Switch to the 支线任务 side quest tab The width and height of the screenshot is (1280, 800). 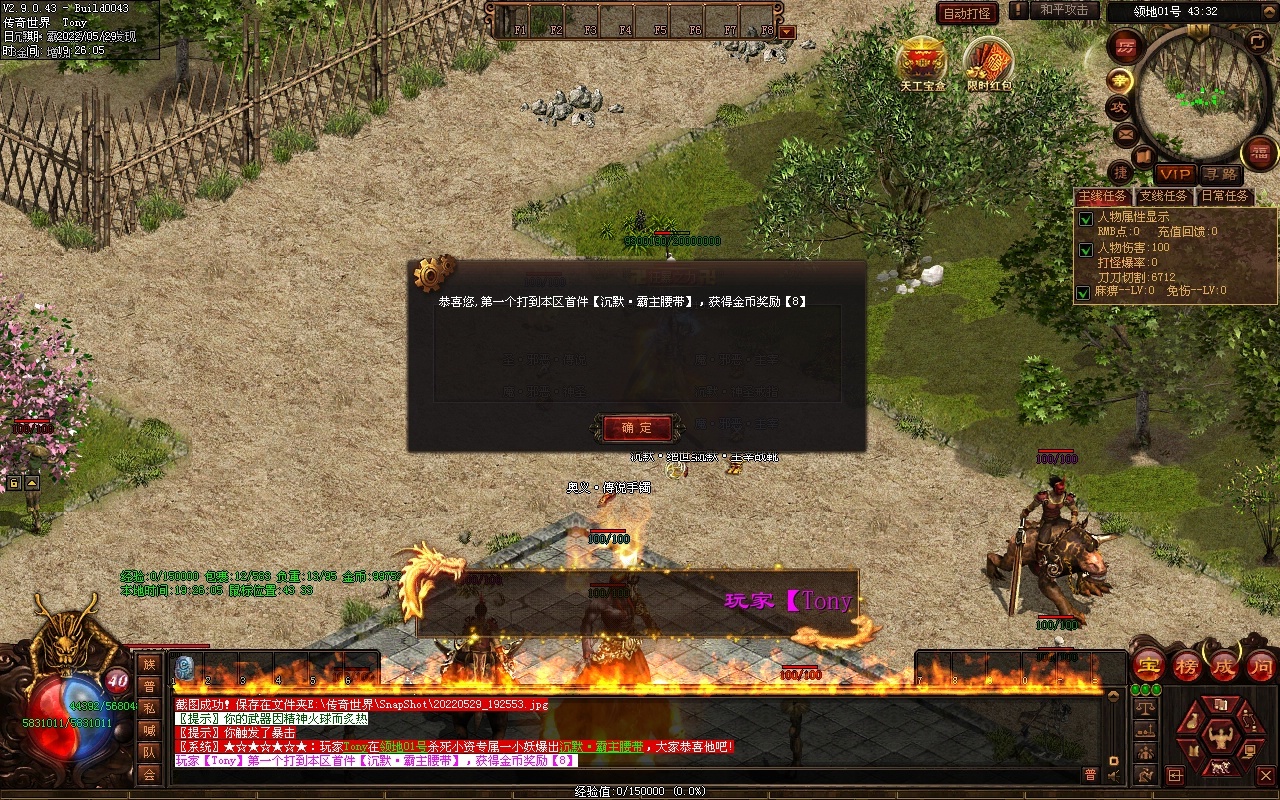pos(1164,196)
